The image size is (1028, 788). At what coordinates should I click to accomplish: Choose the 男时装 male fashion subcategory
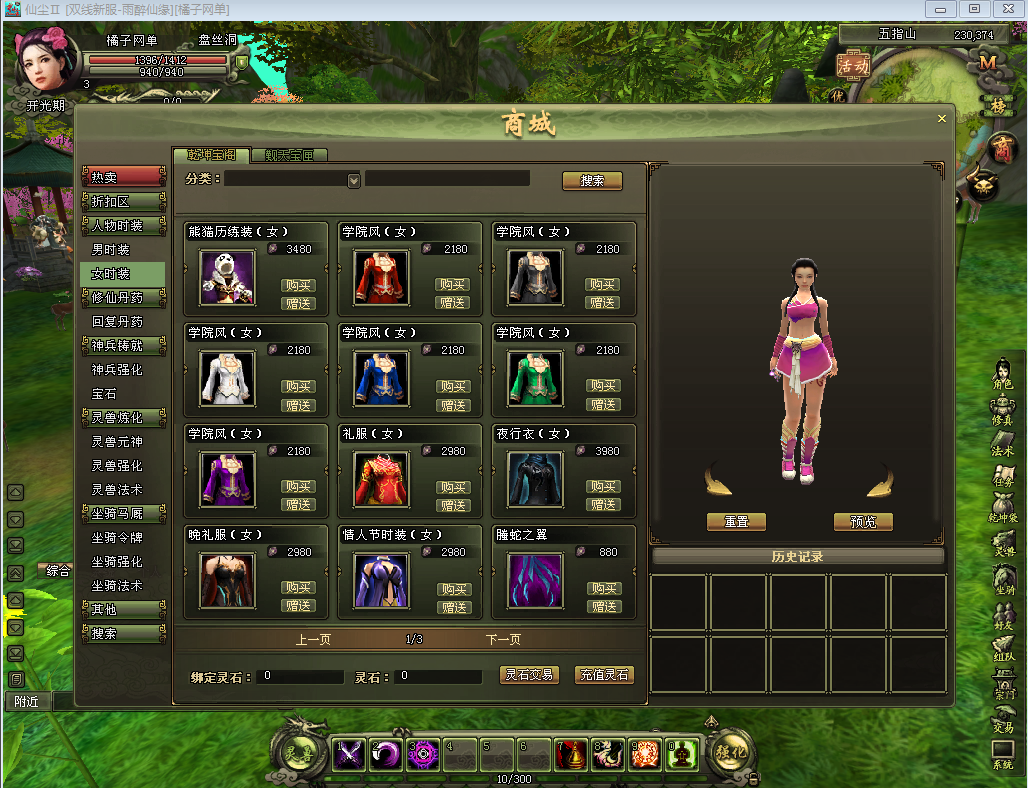[x=111, y=249]
